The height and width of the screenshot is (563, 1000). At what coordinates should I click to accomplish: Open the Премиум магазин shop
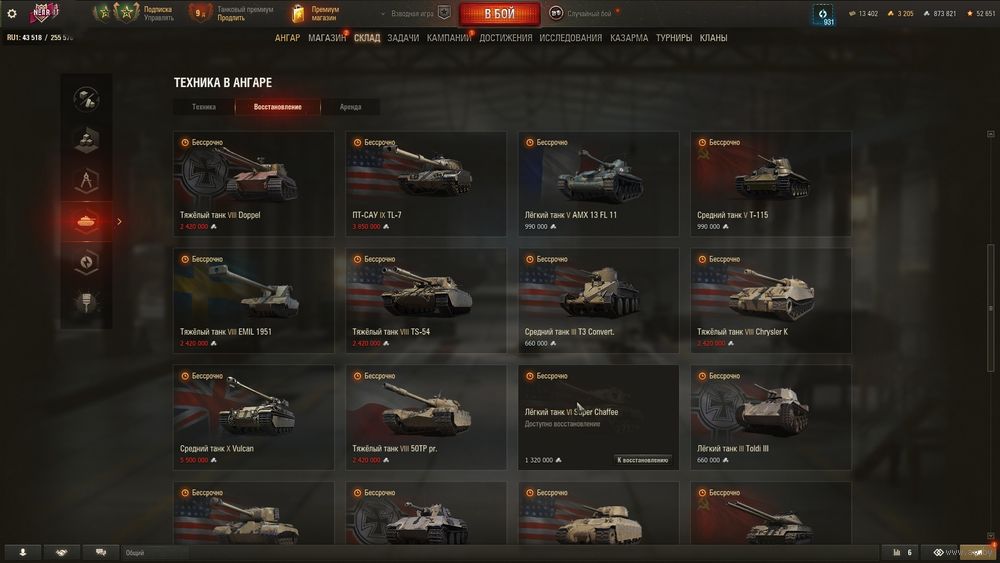(316, 13)
